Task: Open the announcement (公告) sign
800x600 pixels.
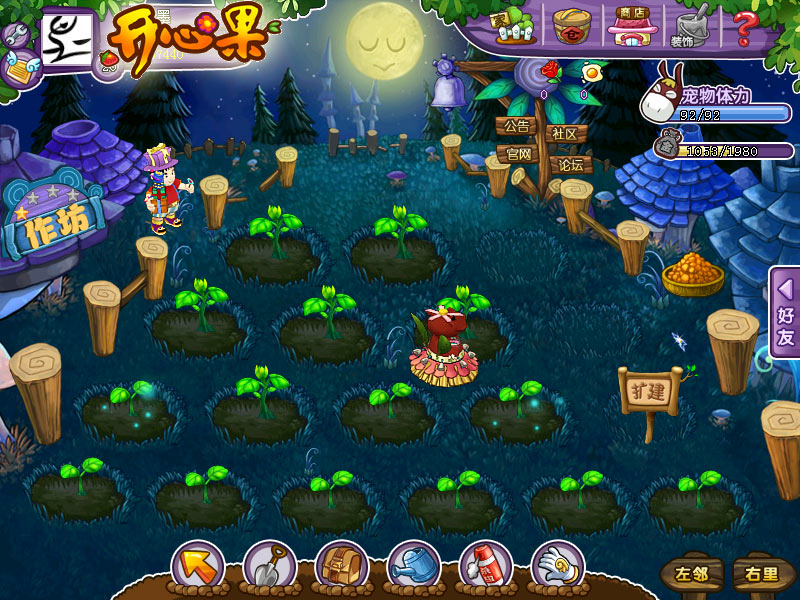Action: click(516, 127)
